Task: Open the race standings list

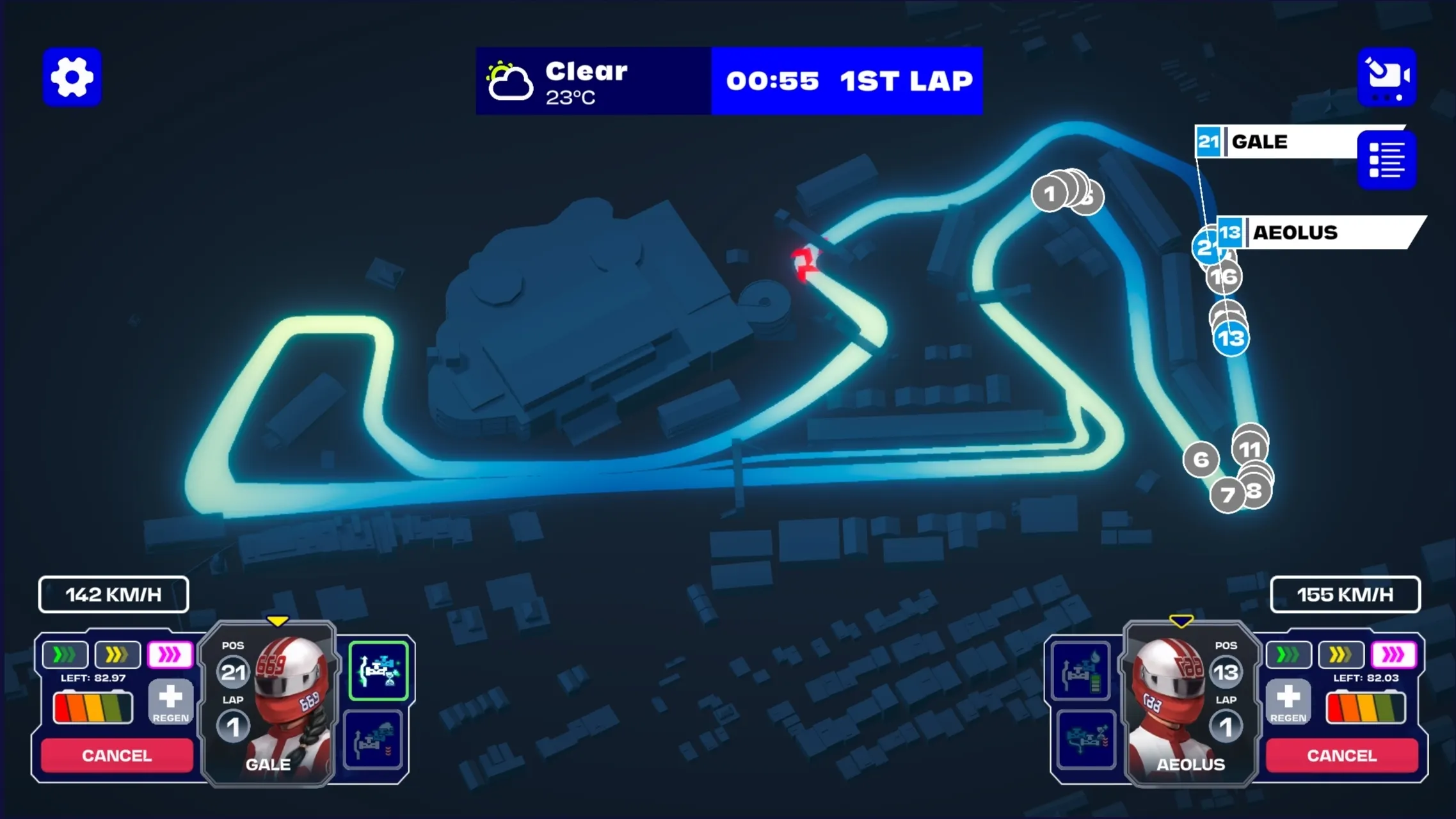Action: (x=1386, y=160)
